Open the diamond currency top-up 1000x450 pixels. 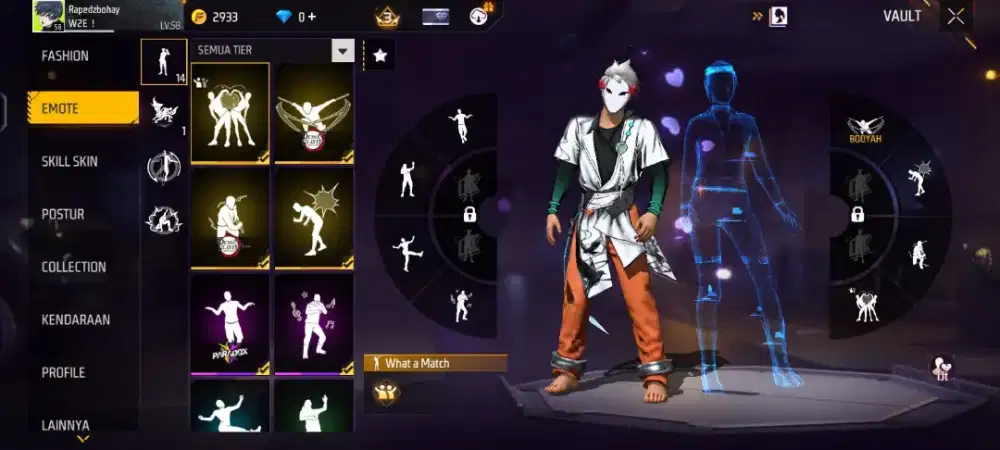pos(297,17)
